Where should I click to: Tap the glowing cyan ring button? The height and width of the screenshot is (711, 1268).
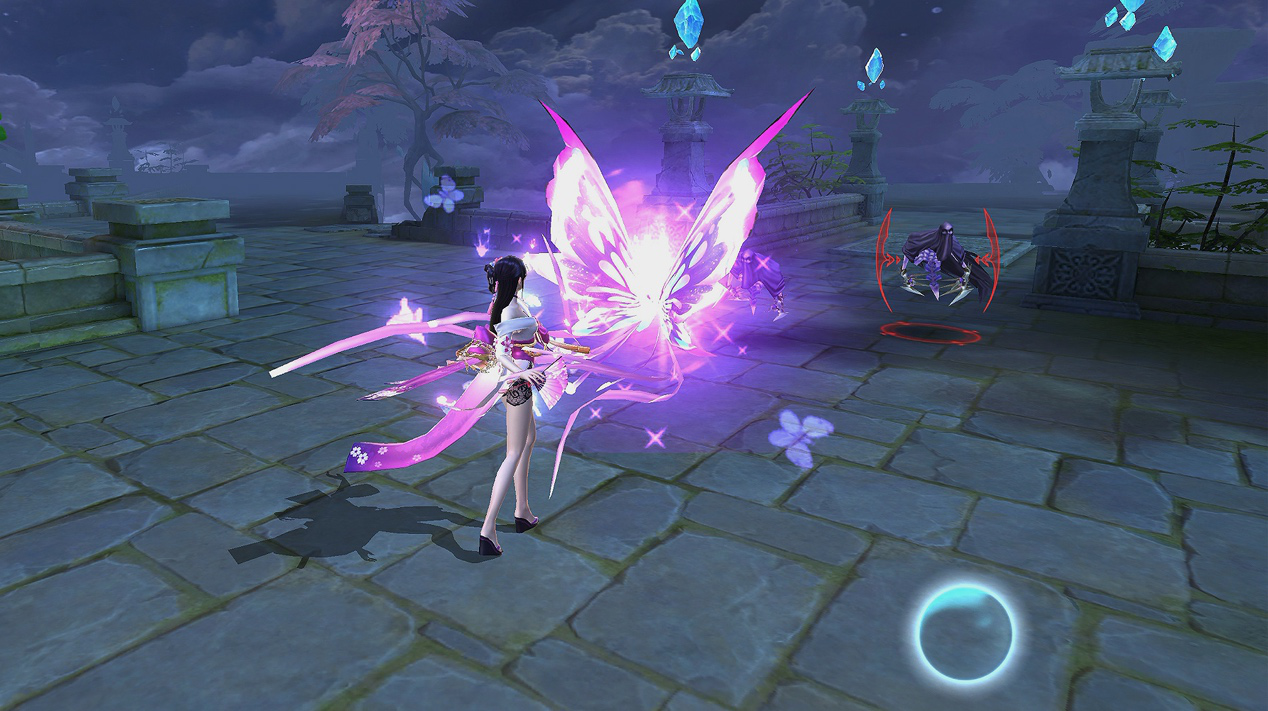point(964,633)
